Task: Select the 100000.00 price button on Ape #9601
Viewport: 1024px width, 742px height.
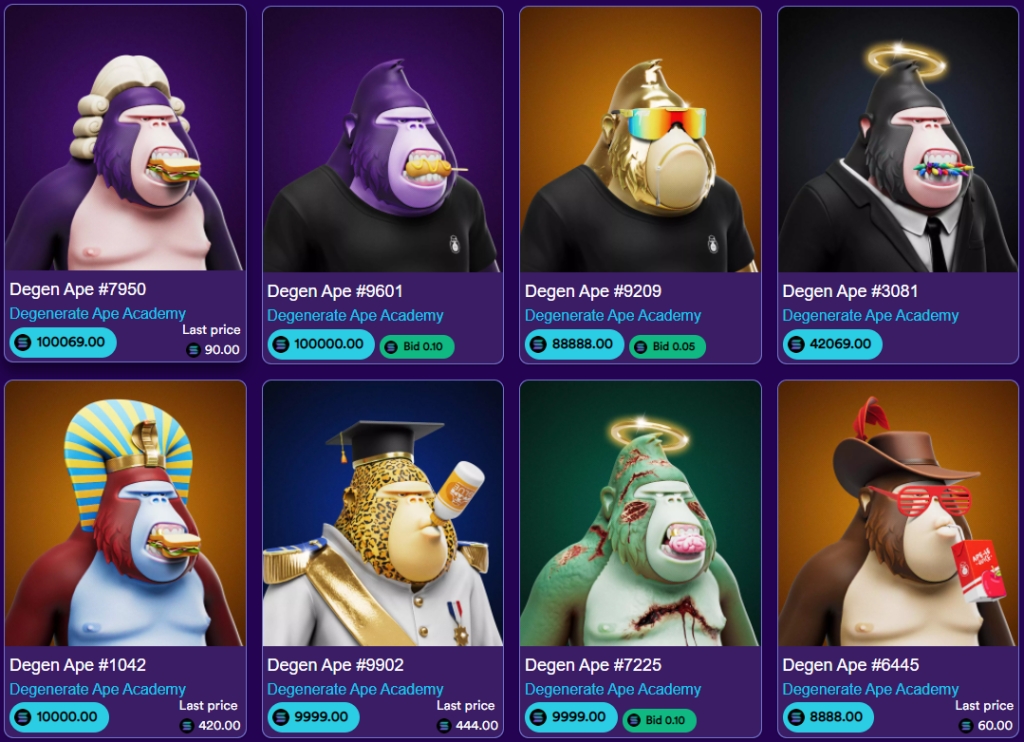Action: (320, 344)
